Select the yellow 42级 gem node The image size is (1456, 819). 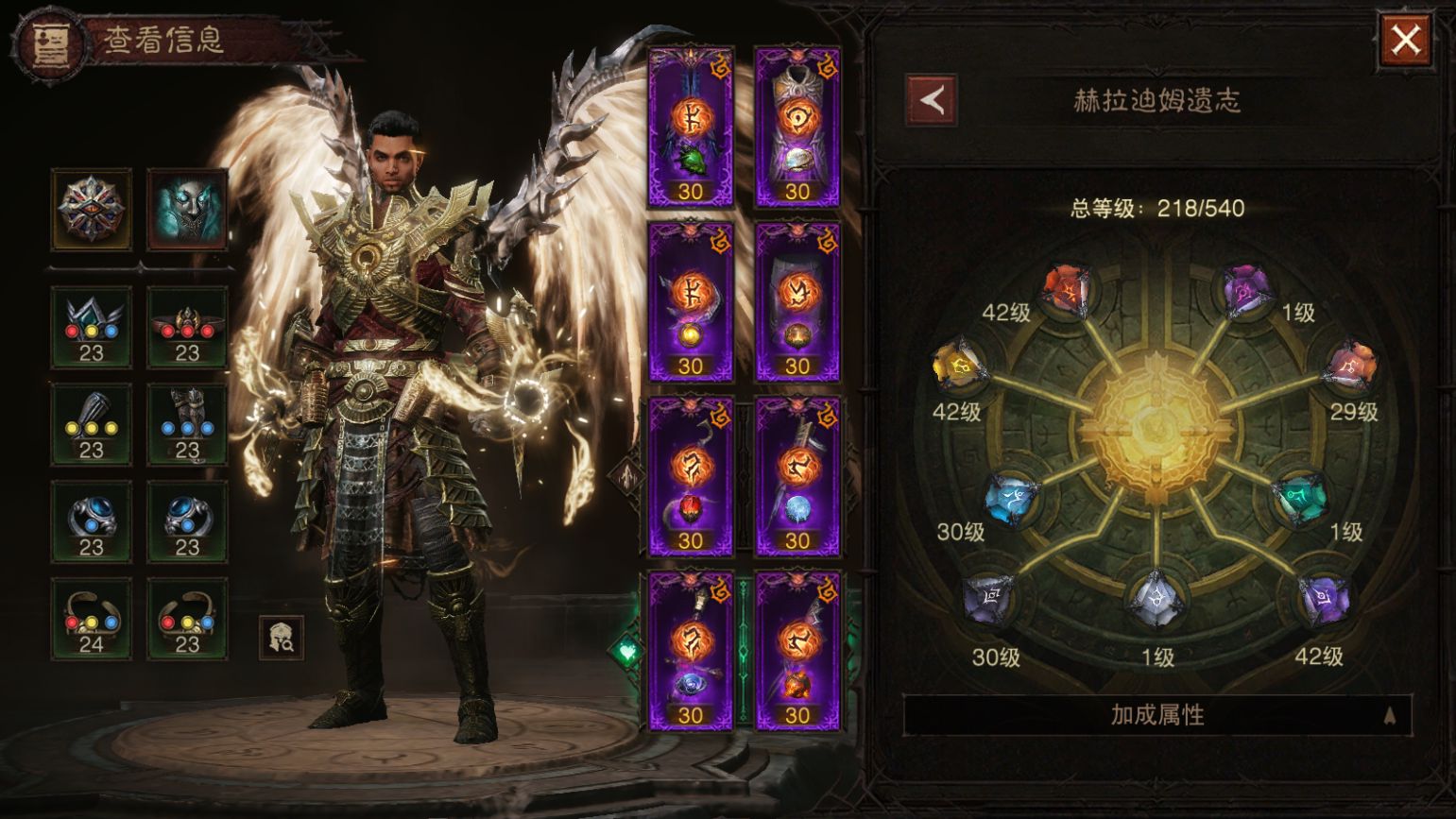tap(959, 366)
